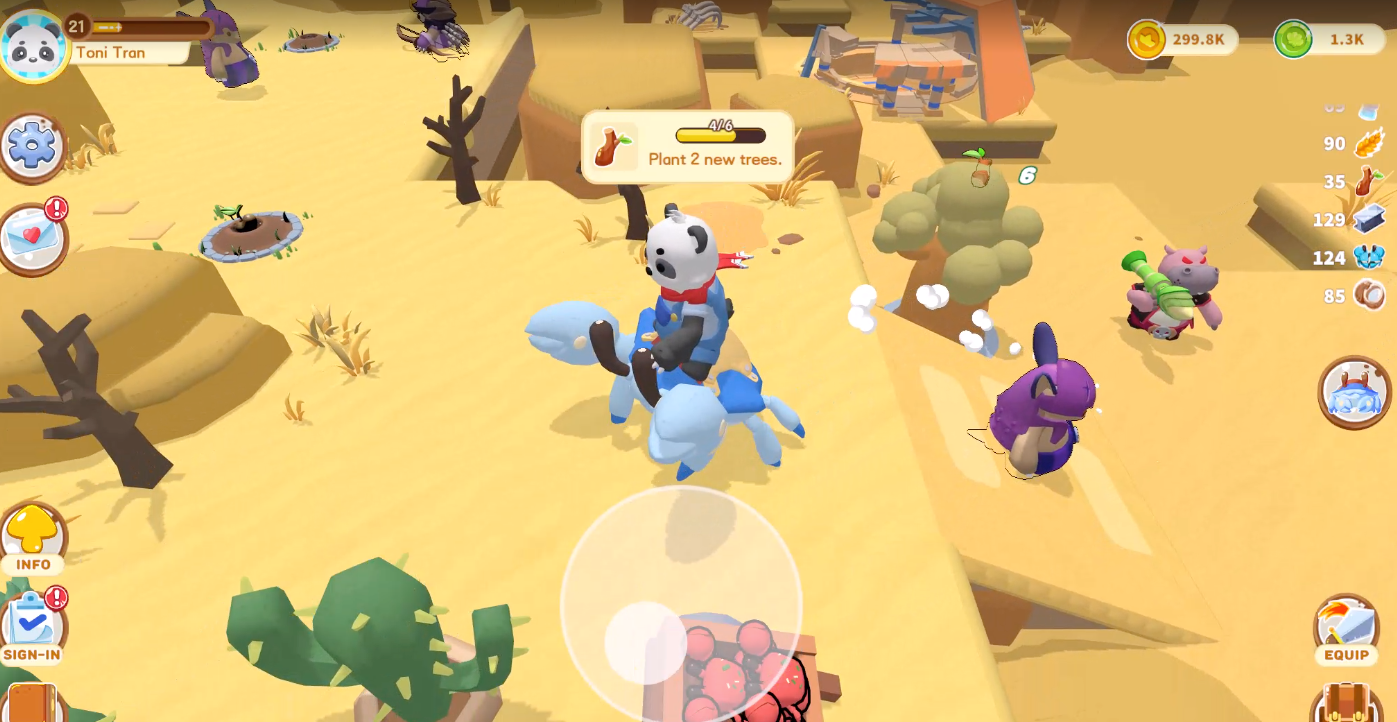Click the Plant 2 new trees quest

click(687, 146)
